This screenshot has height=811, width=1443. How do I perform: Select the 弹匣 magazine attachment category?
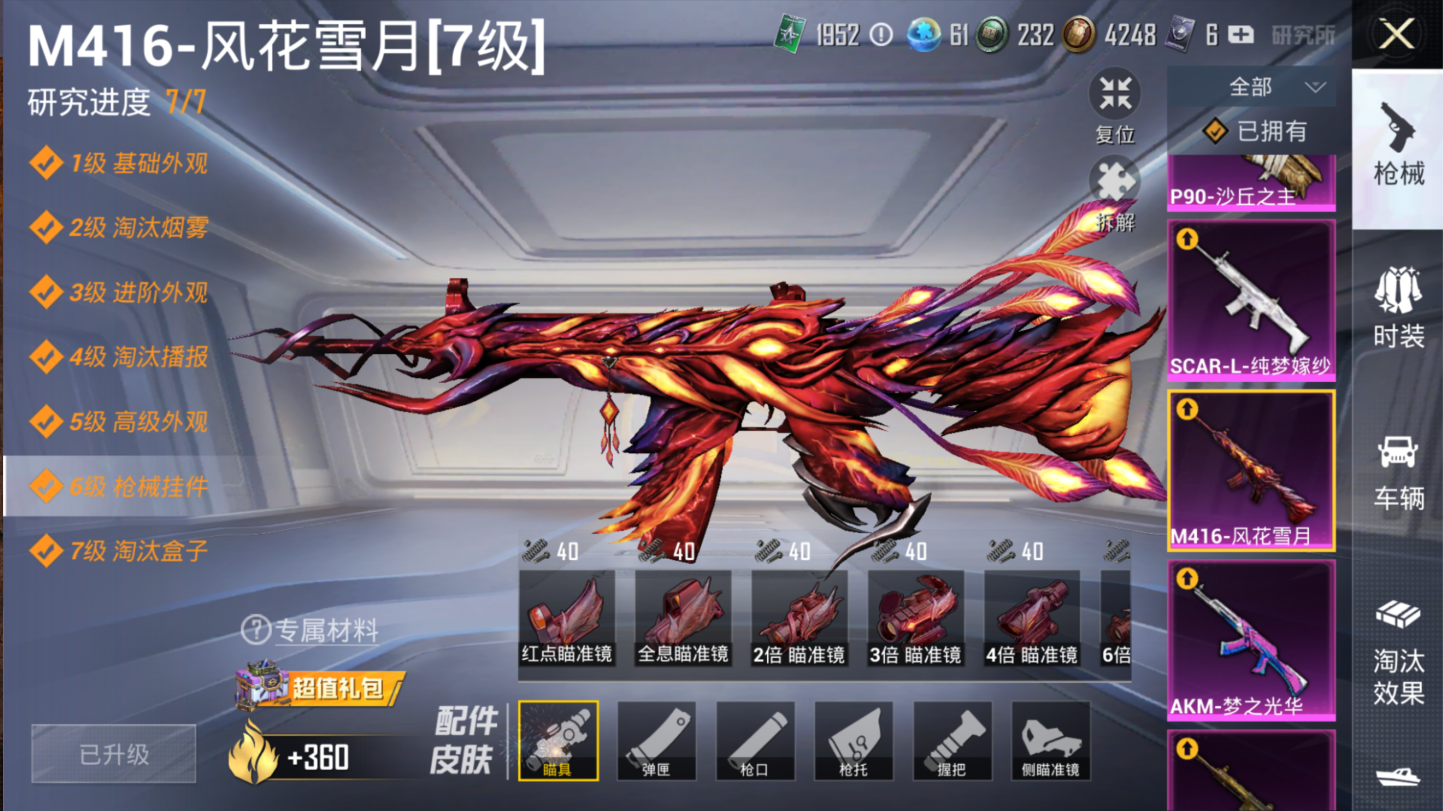pos(656,741)
